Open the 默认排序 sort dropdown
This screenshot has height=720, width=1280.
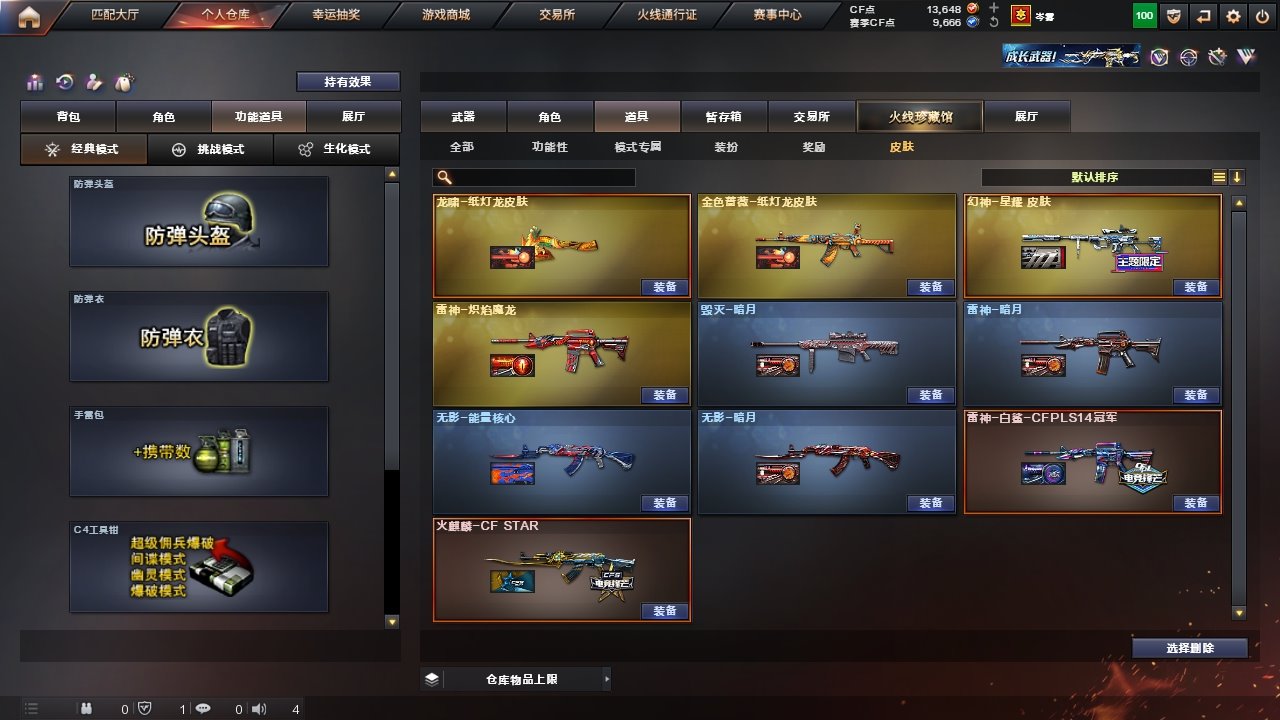pyautogui.click(x=1095, y=178)
